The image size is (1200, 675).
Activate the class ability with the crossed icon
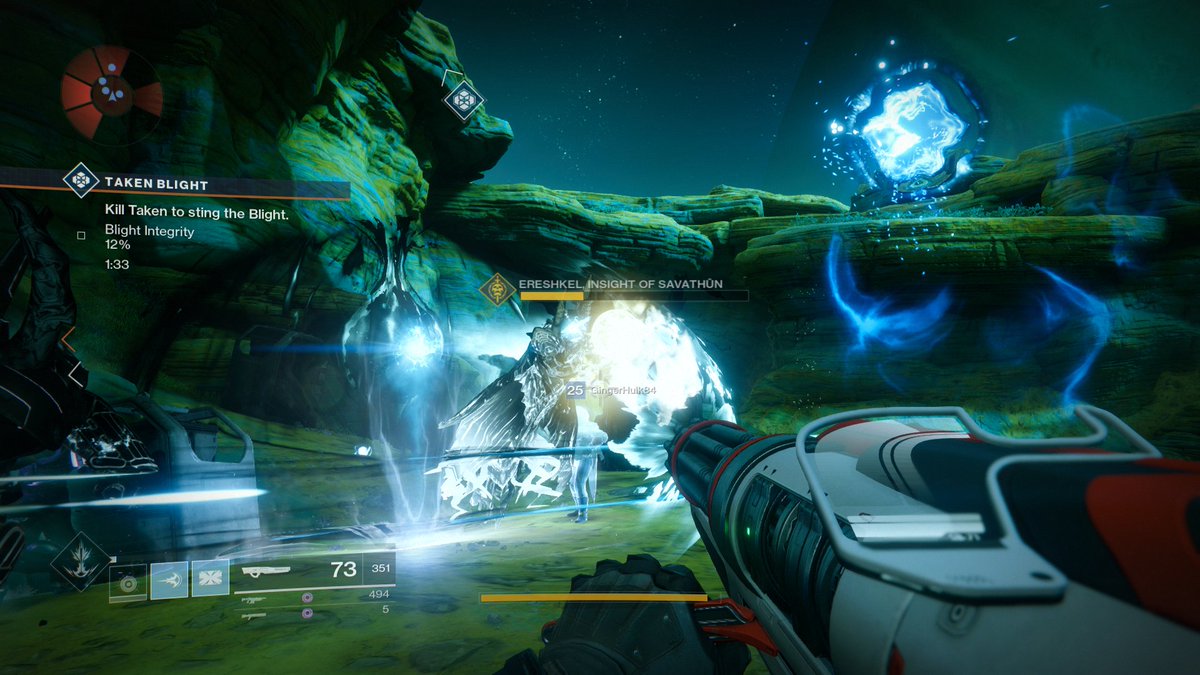pyautogui.click(x=210, y=579)
